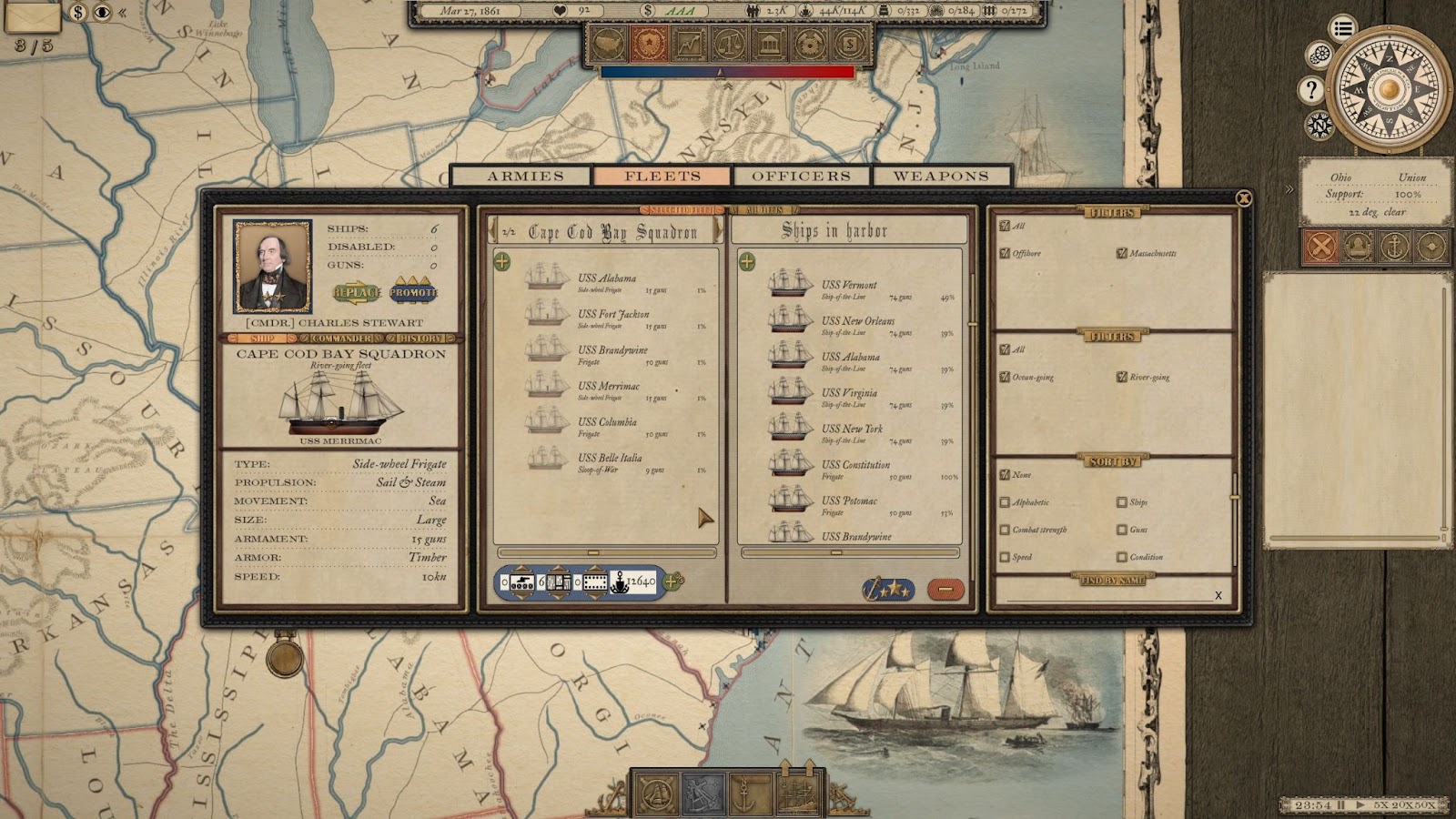
Task: View the History sub-tab
Action: coord(420,339)
